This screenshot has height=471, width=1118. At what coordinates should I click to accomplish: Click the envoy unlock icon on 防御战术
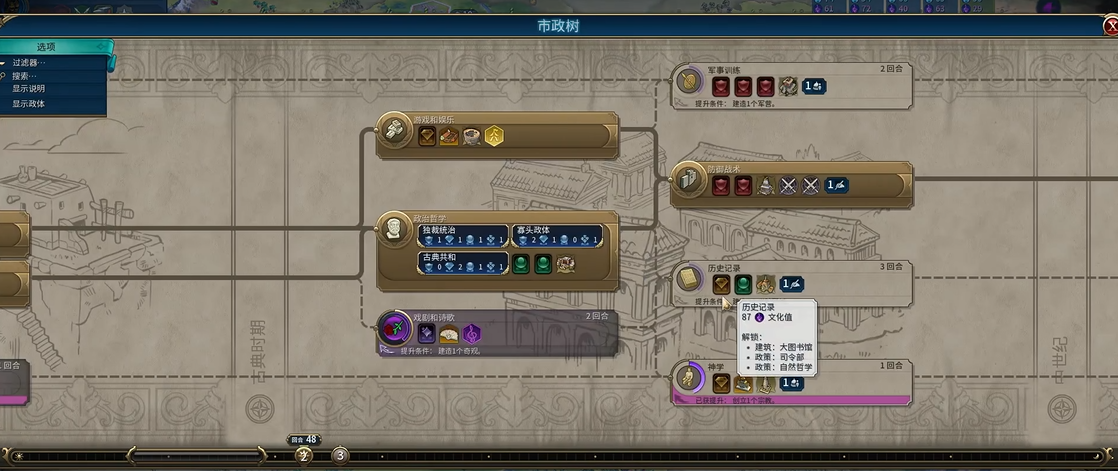pos(836,186)
